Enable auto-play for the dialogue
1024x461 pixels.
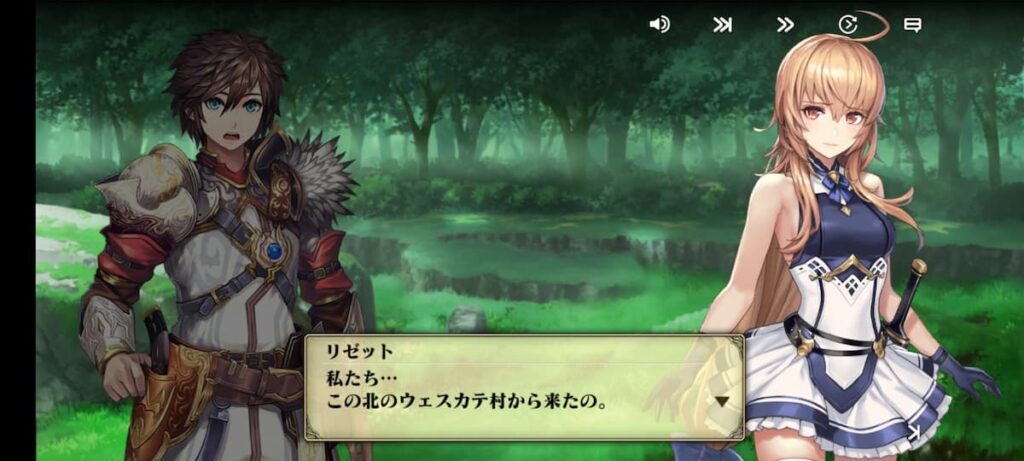click(x=848, y=25)
